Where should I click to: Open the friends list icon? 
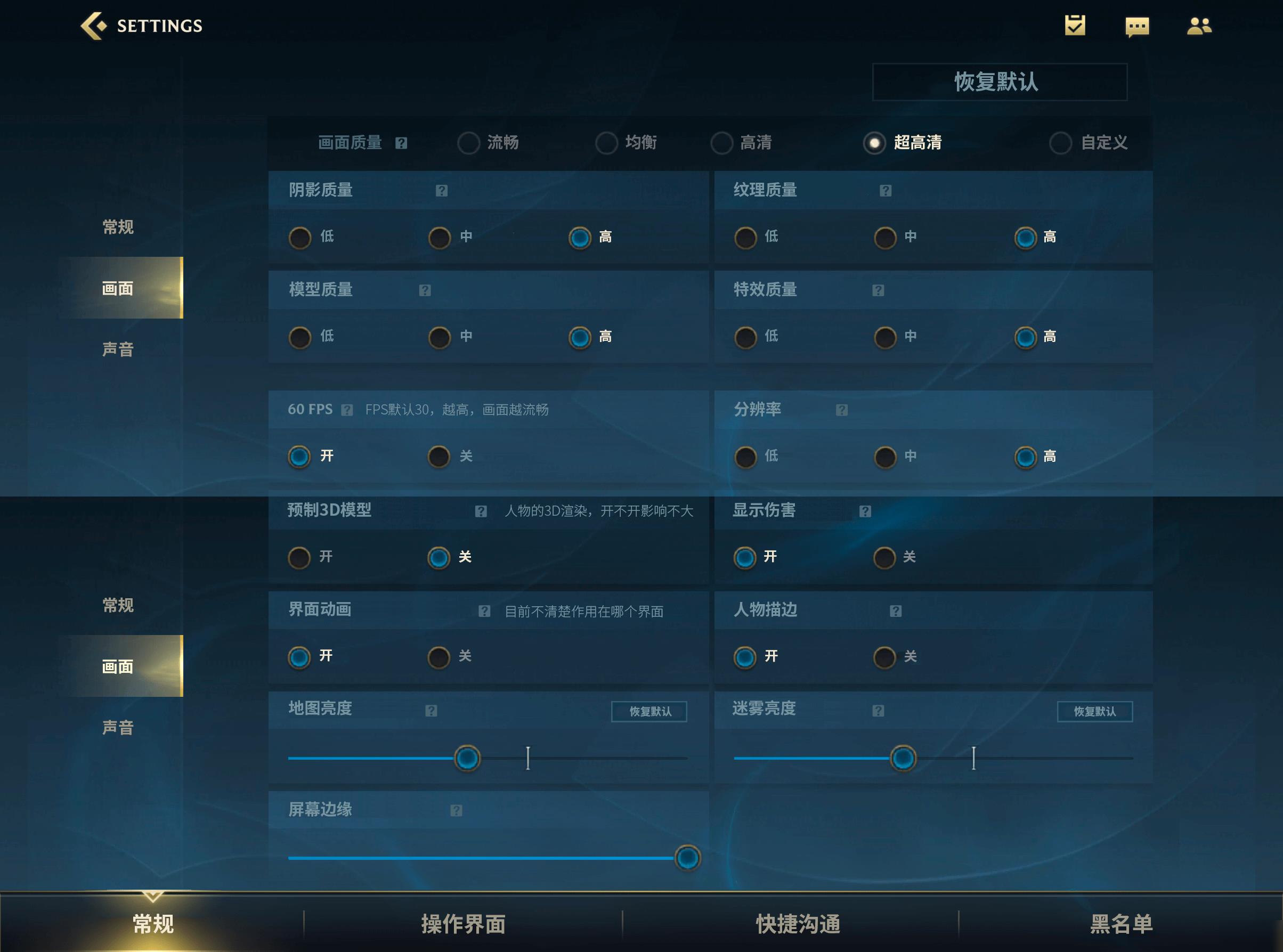[1200, 26]
